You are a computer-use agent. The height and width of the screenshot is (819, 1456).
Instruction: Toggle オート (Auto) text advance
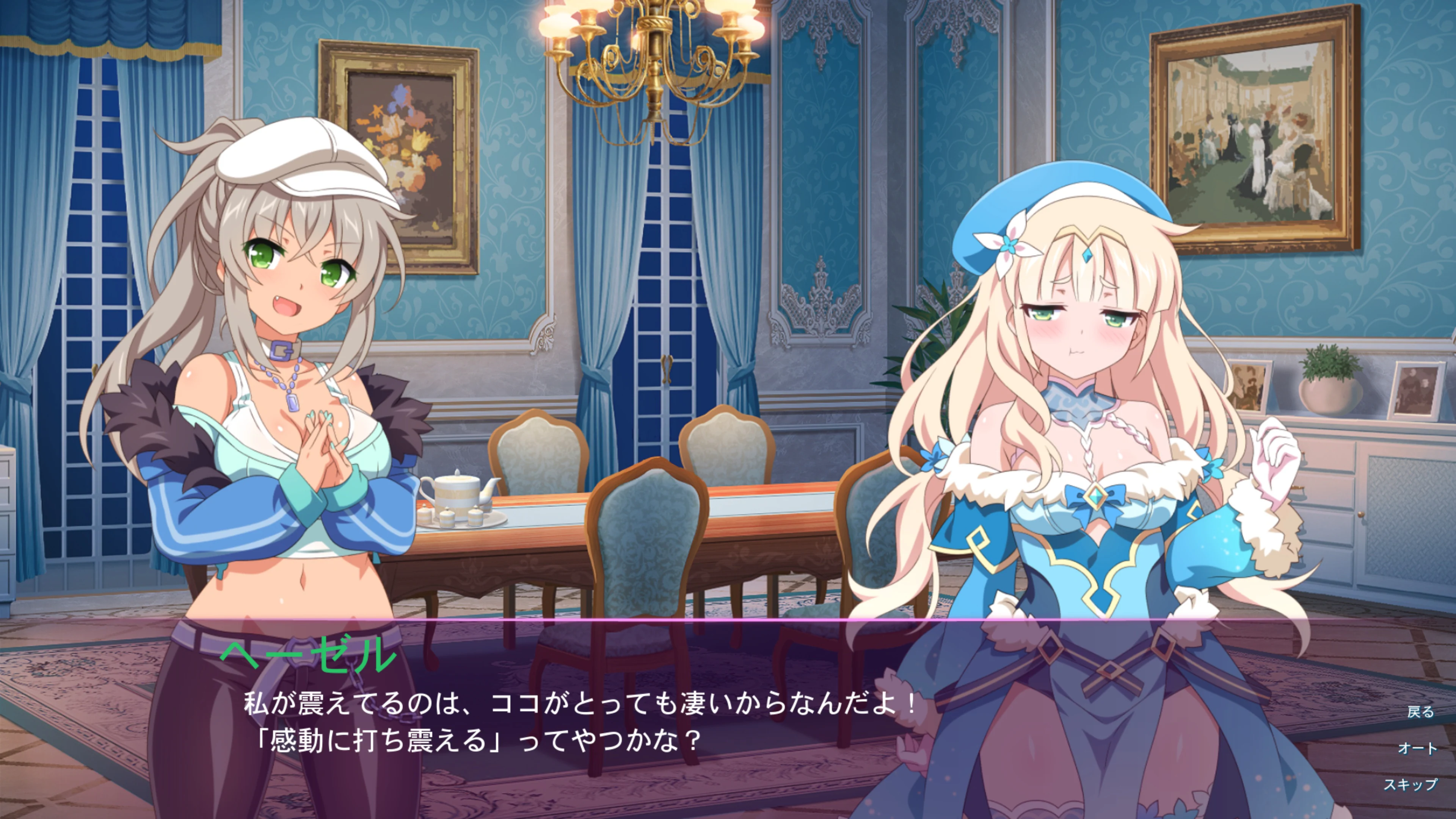point(1418,748)
